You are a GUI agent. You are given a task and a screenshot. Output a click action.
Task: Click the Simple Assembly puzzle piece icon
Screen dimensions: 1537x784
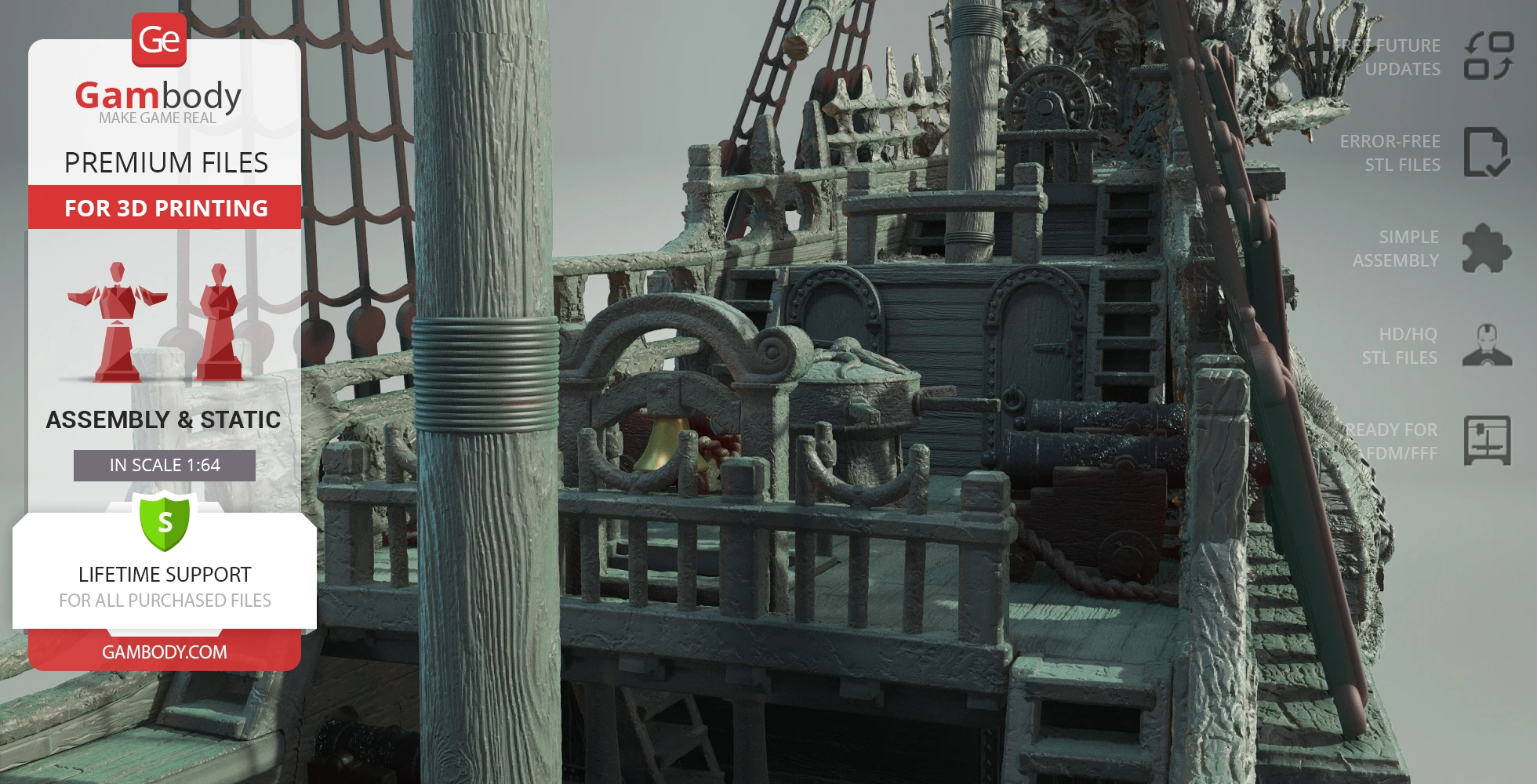[x=1486, y=249]
